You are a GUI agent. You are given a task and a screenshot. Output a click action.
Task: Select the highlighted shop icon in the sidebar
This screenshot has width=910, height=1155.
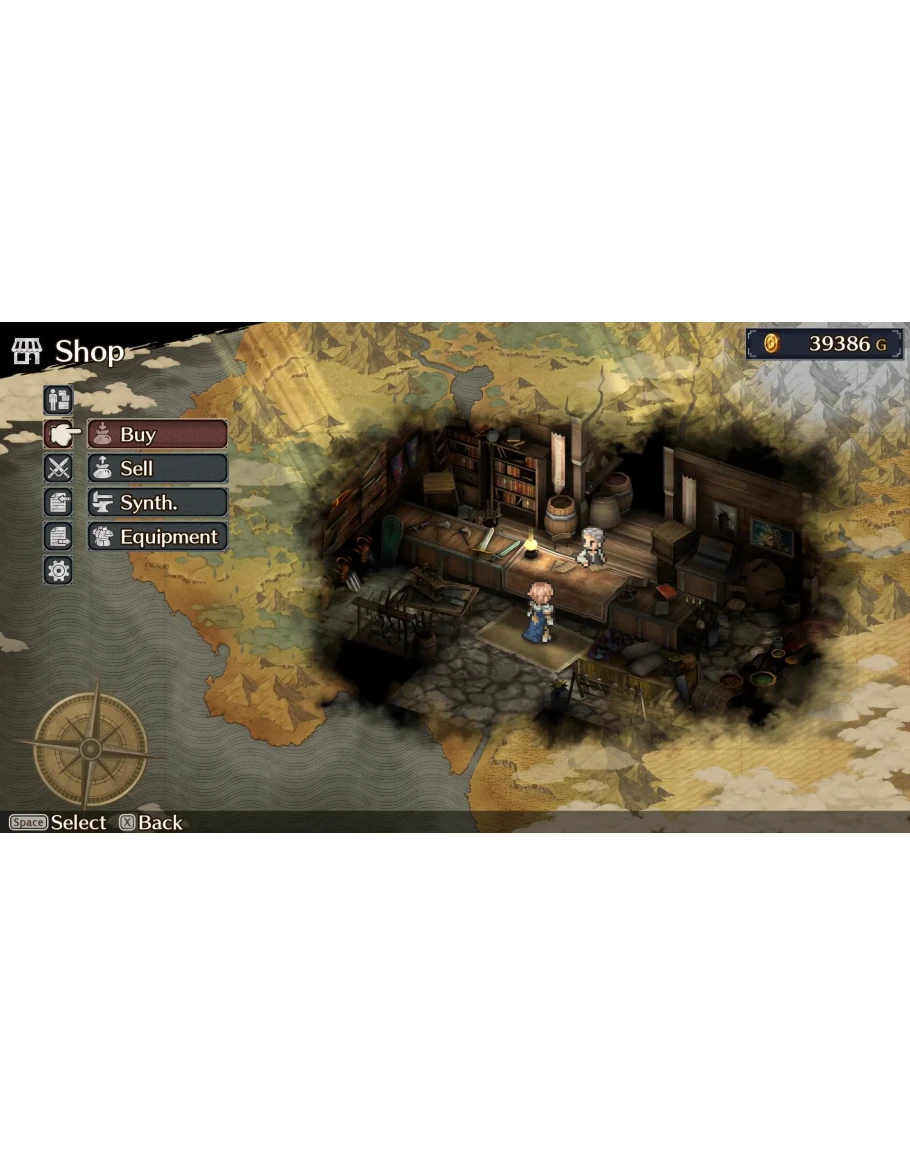58,435
